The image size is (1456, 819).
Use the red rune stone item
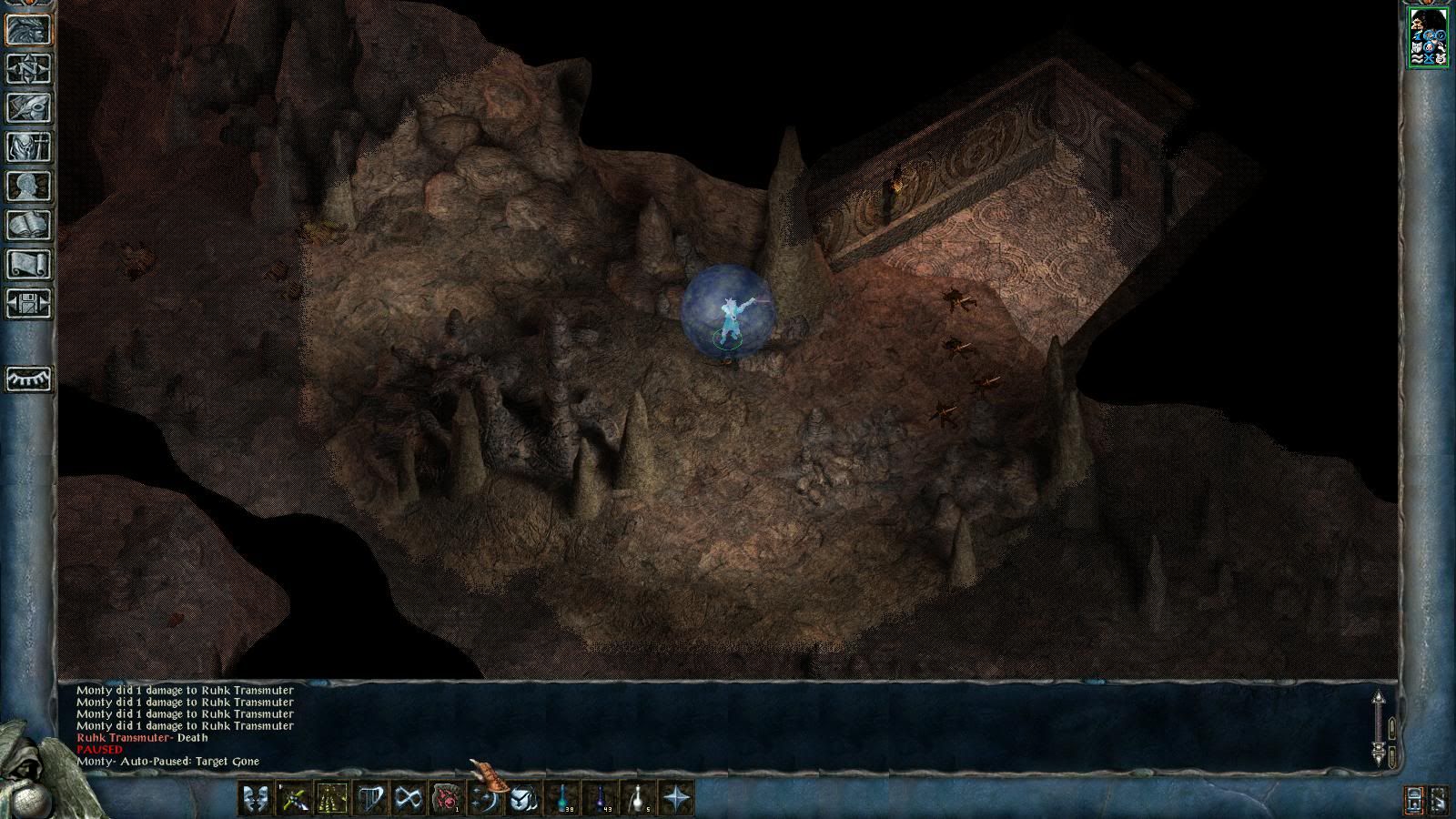coord(447,798)
